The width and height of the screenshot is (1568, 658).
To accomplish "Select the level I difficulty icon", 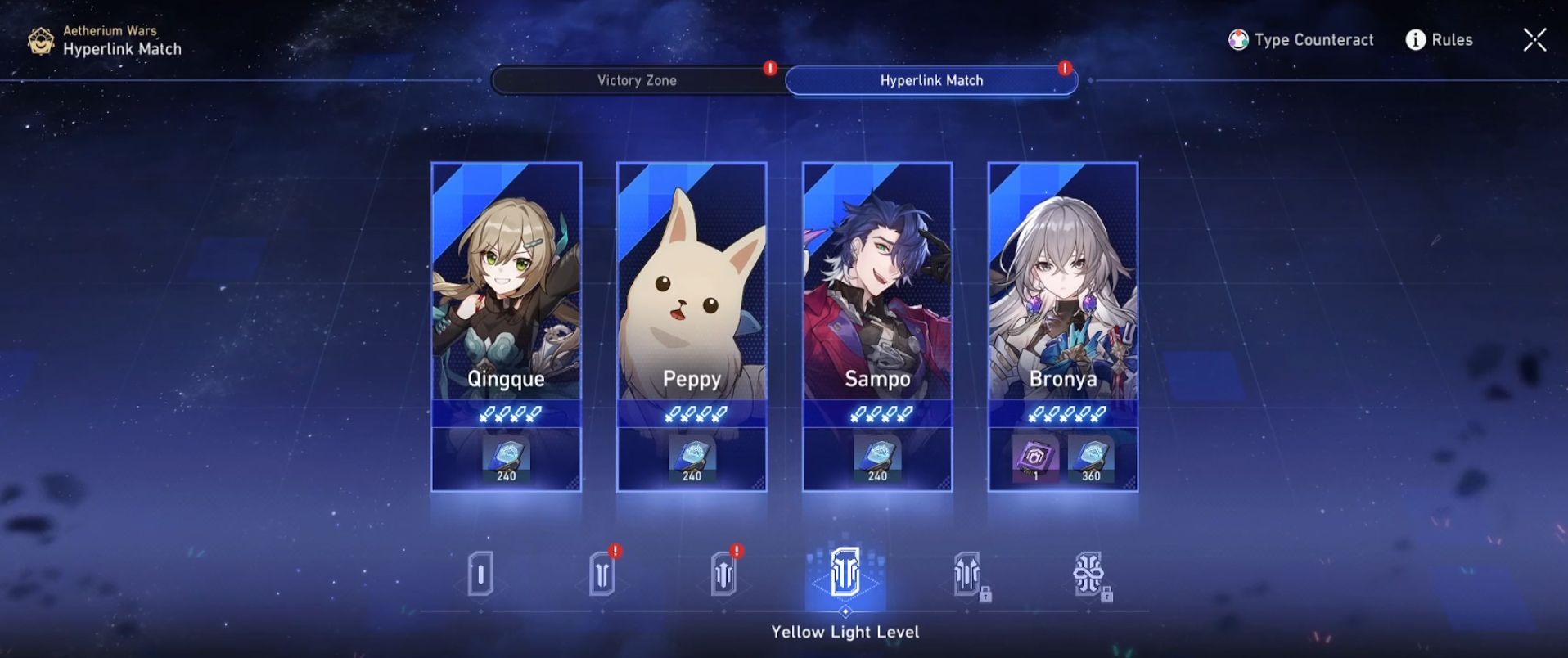I will (x=480, y=575).
